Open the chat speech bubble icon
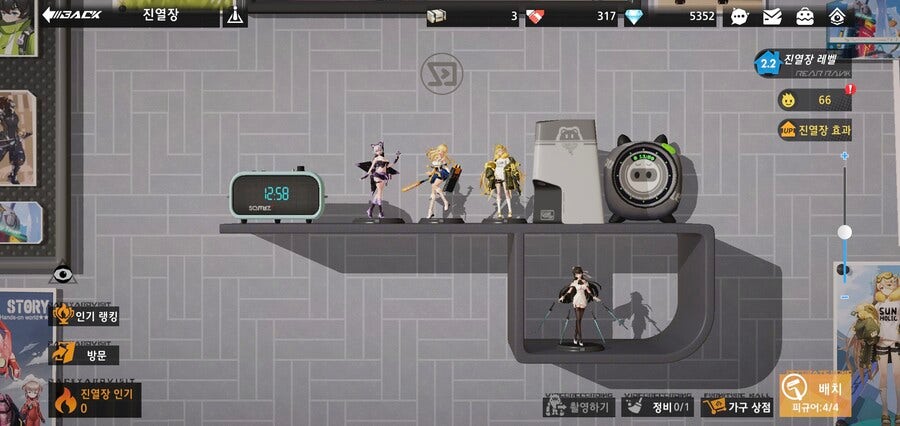This screenshot has height=426, width=900. pos(739,16)
